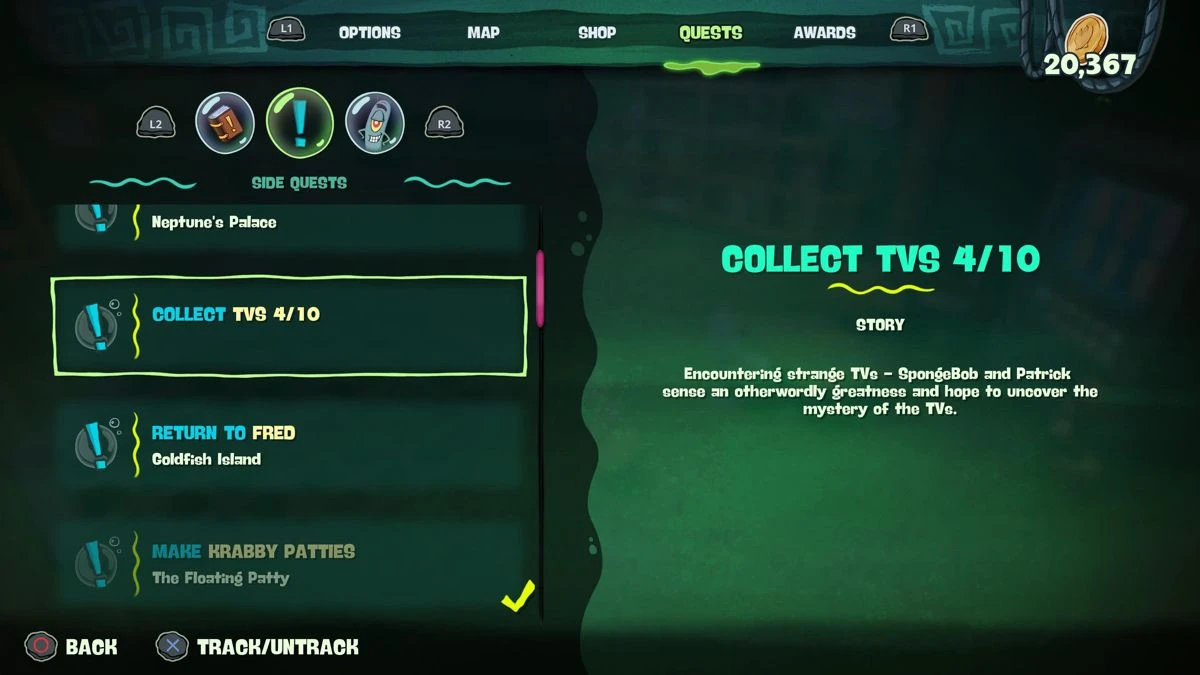This screenshot has width=1200, height=675.
Task: Select the Collect TVs 4/10 quest
Action: click(289, 326)
